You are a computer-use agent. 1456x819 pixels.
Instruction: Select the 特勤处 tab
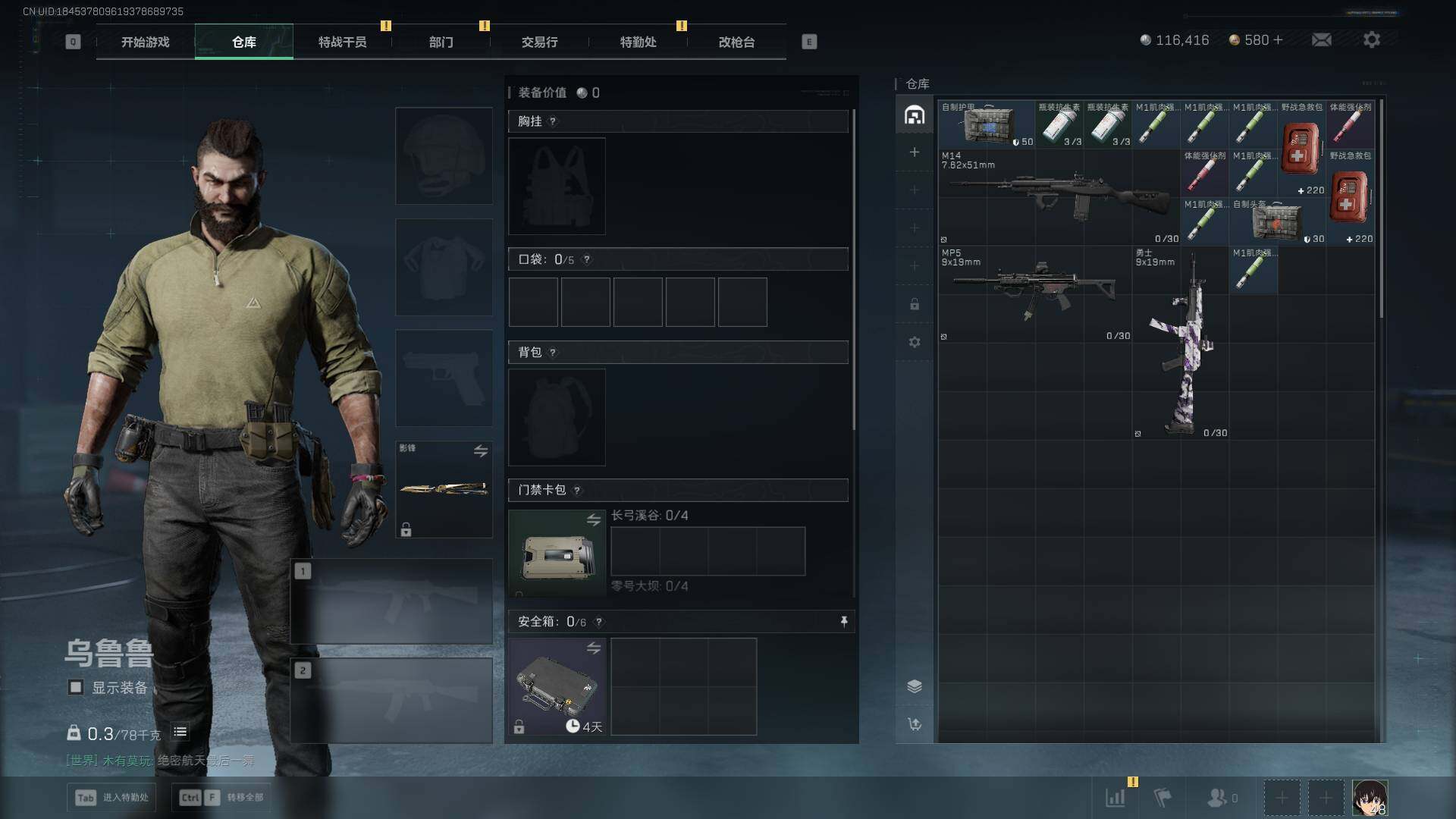click(x=638, y=42)
